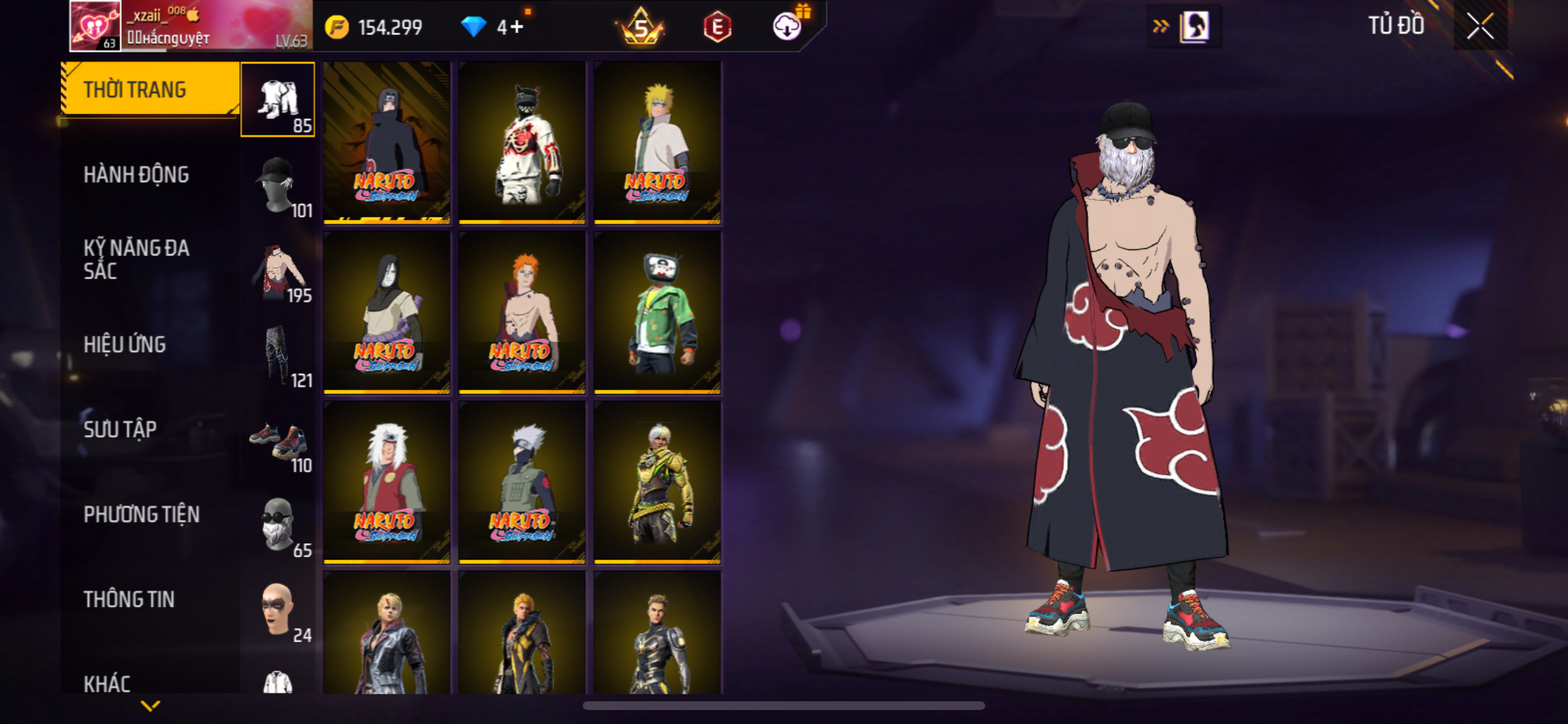This screenshot has width=1568, height=724.
Task: Pick the Itachi Akatsuki Naruto outfit
Action: [387, 142]
